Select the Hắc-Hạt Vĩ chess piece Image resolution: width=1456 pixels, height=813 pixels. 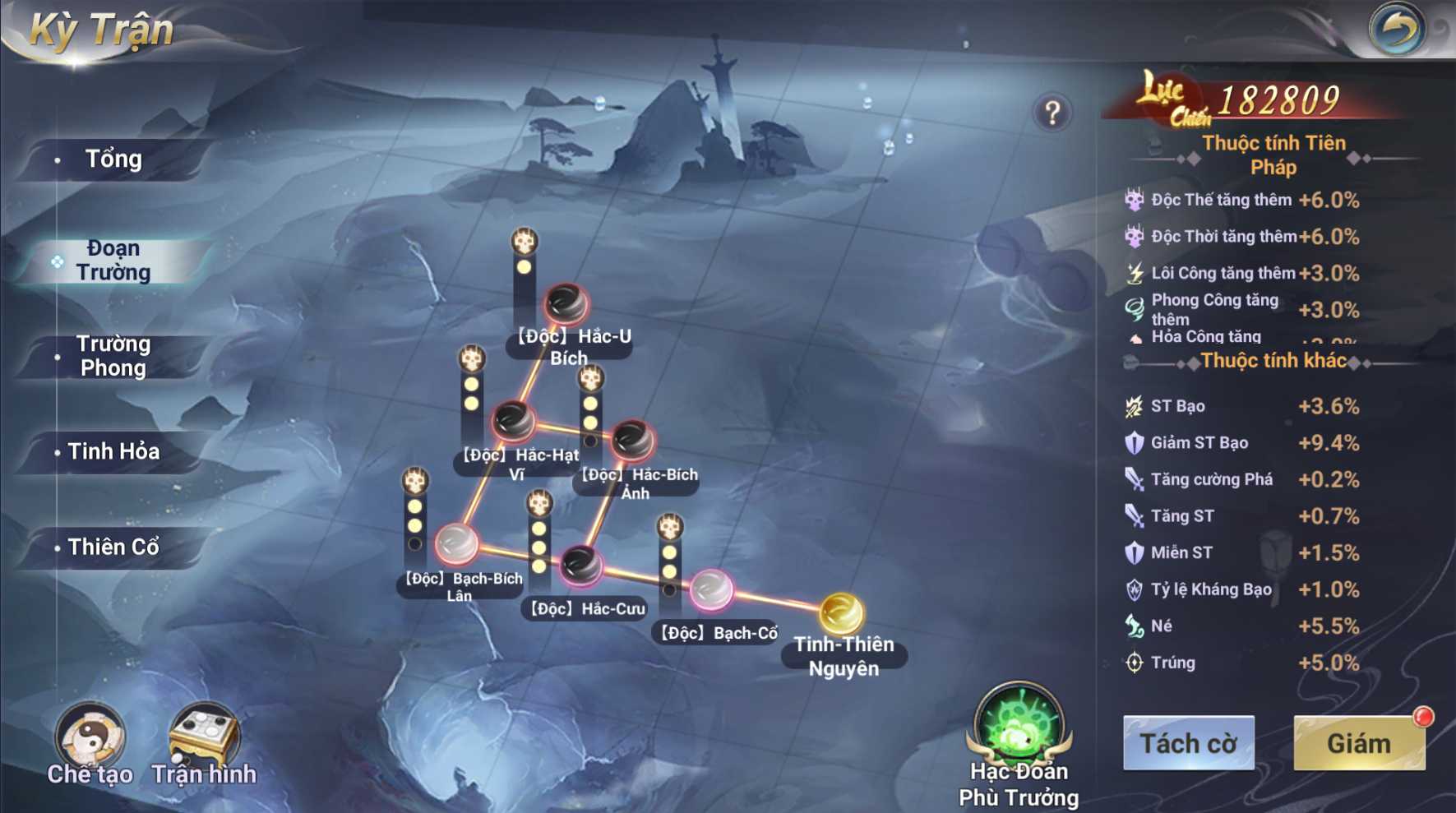[x=513, y=422]
